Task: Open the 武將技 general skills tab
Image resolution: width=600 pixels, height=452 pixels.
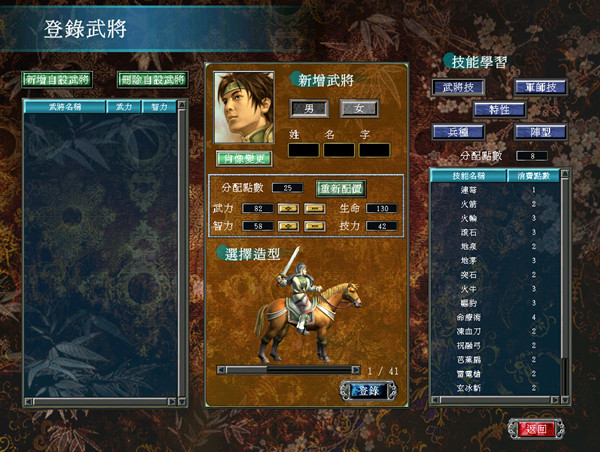Action: (456, 87)
